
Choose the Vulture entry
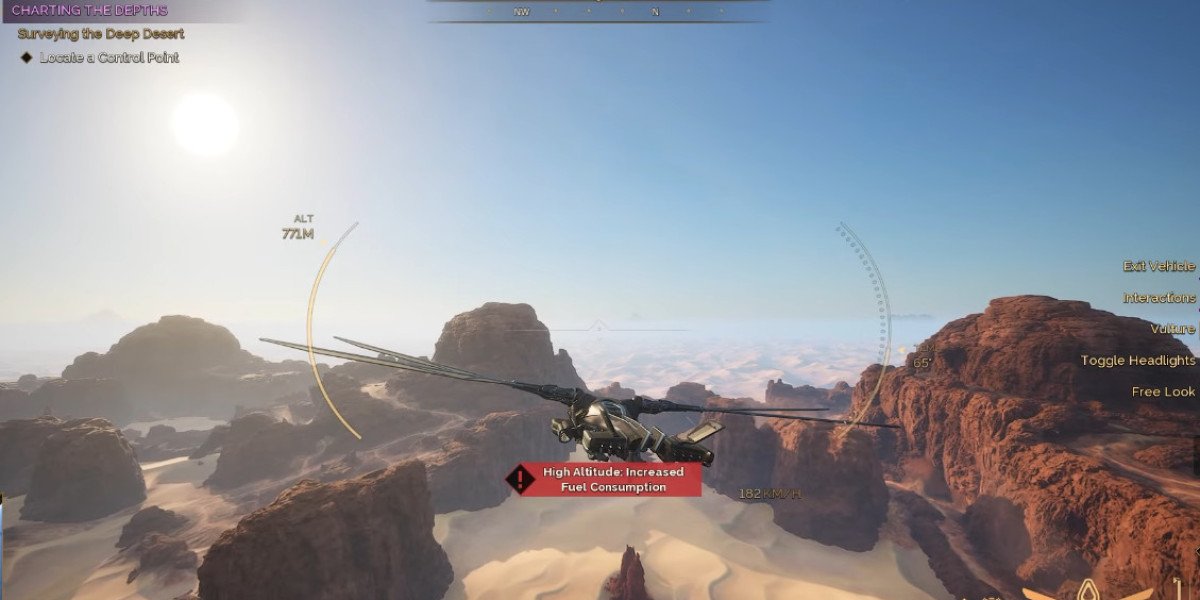click(x=1172, y=329)
